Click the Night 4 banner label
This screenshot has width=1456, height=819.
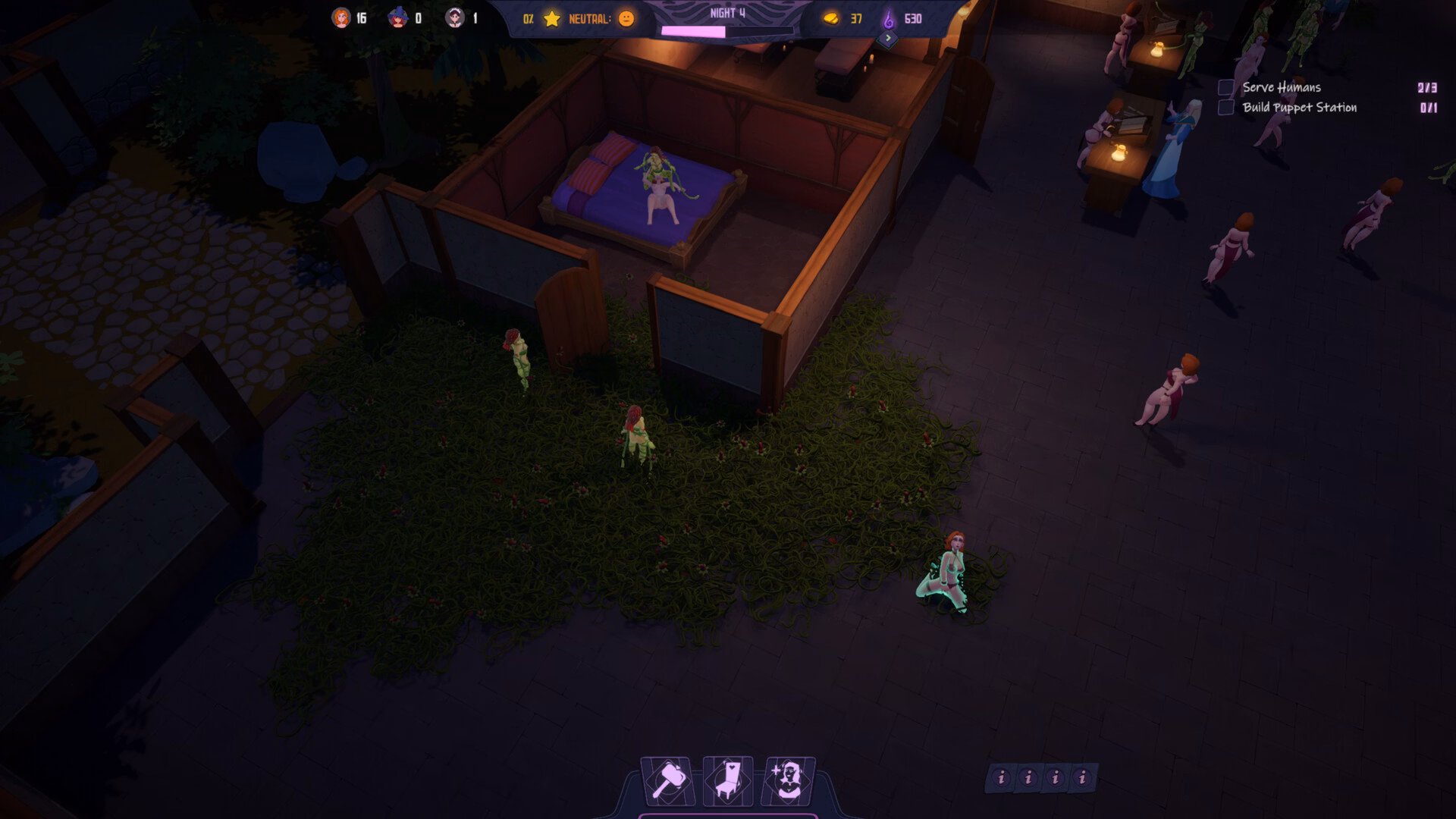(x=726, y=11)
